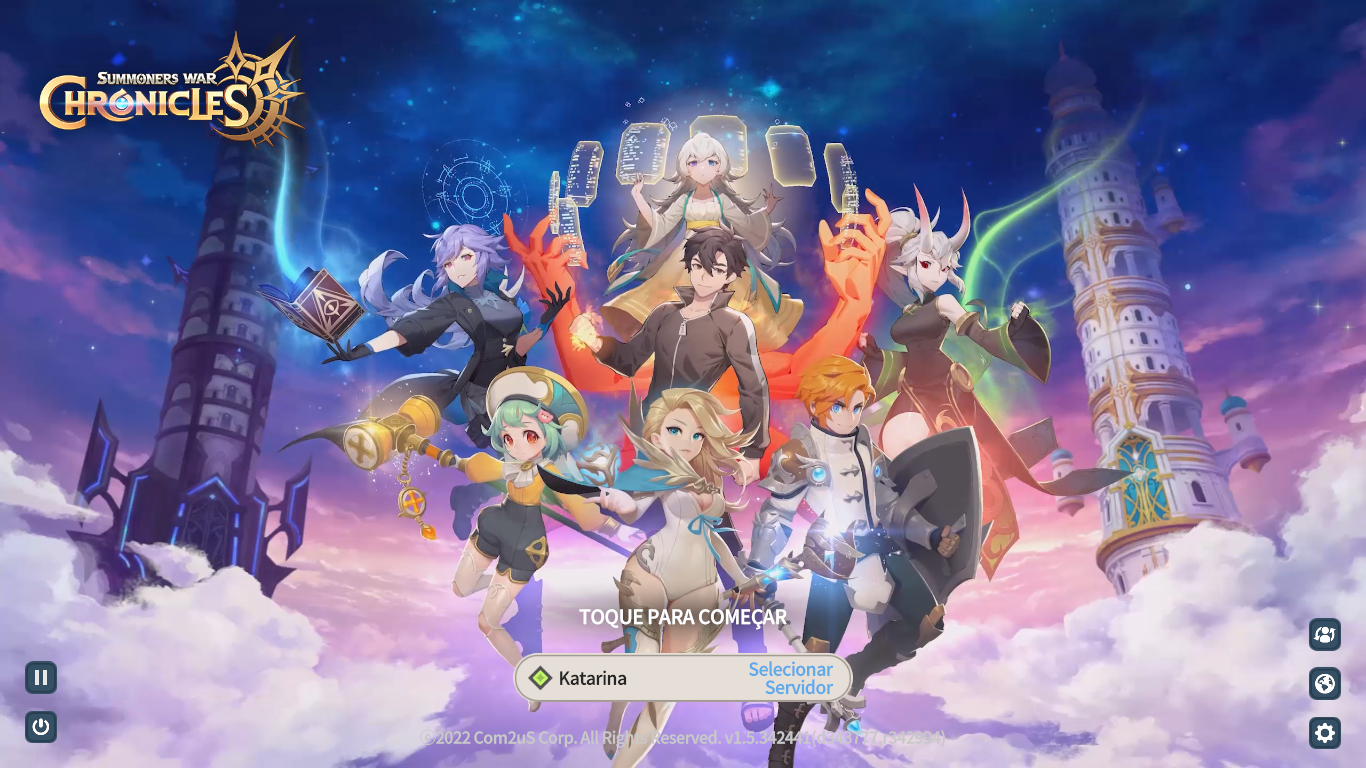Open the Selecionar Servidor server picker
1366x768 pixels.
[790, 678]
